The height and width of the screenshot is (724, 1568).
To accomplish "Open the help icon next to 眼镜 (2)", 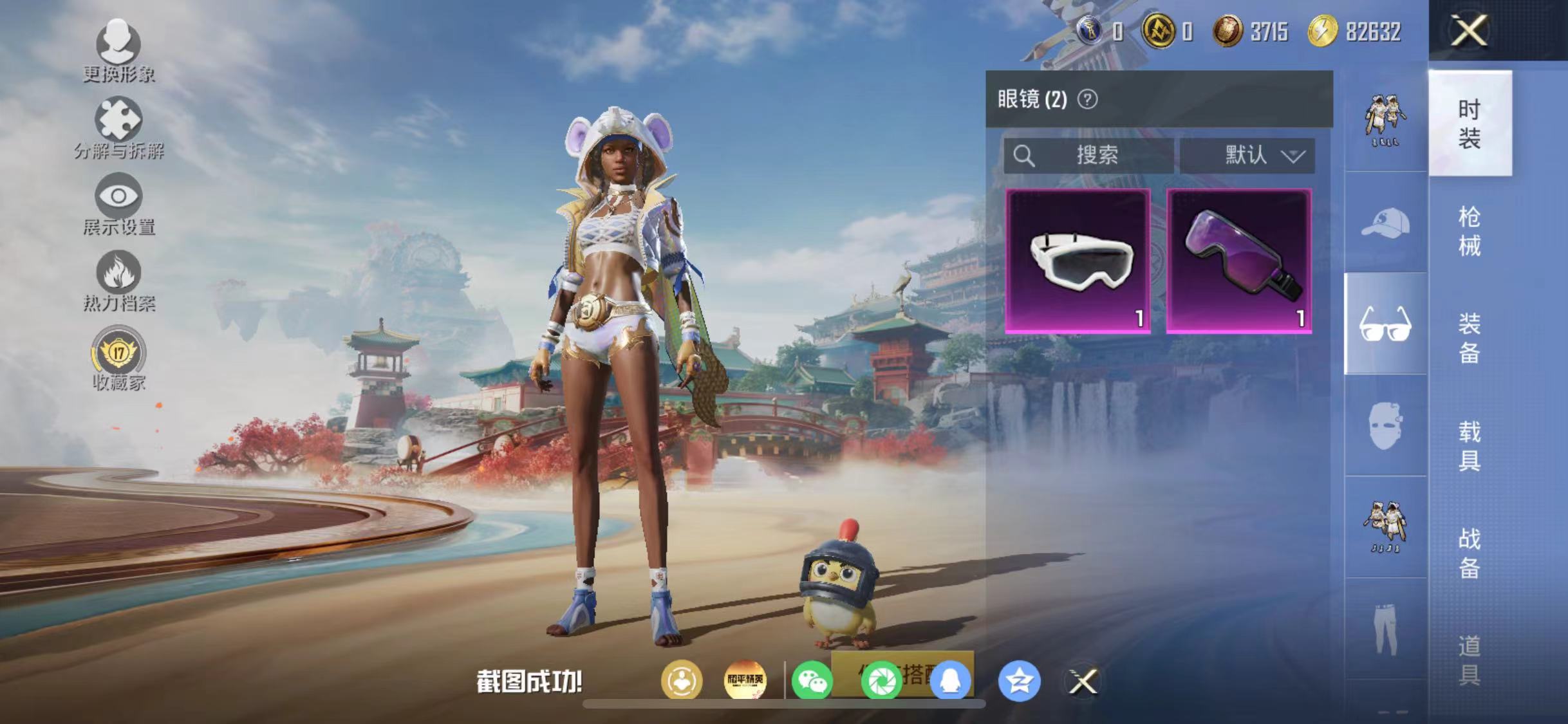I will click(1088, 100).
